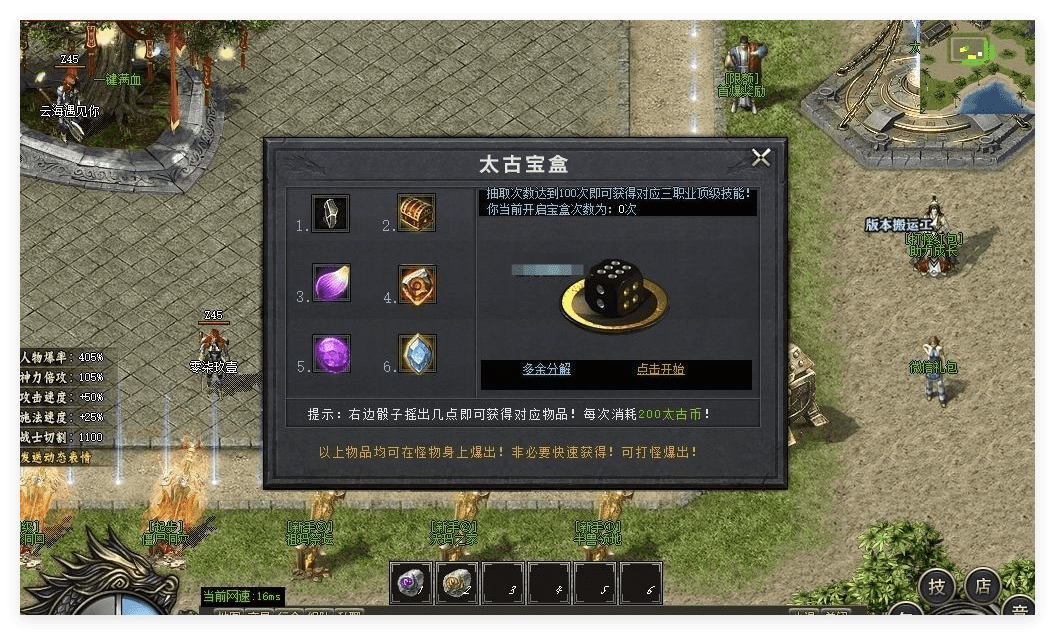The height and width of the screenshot is (635, 1055).
Task: Click the black dice on the gold plate
Action: point(614,288)
